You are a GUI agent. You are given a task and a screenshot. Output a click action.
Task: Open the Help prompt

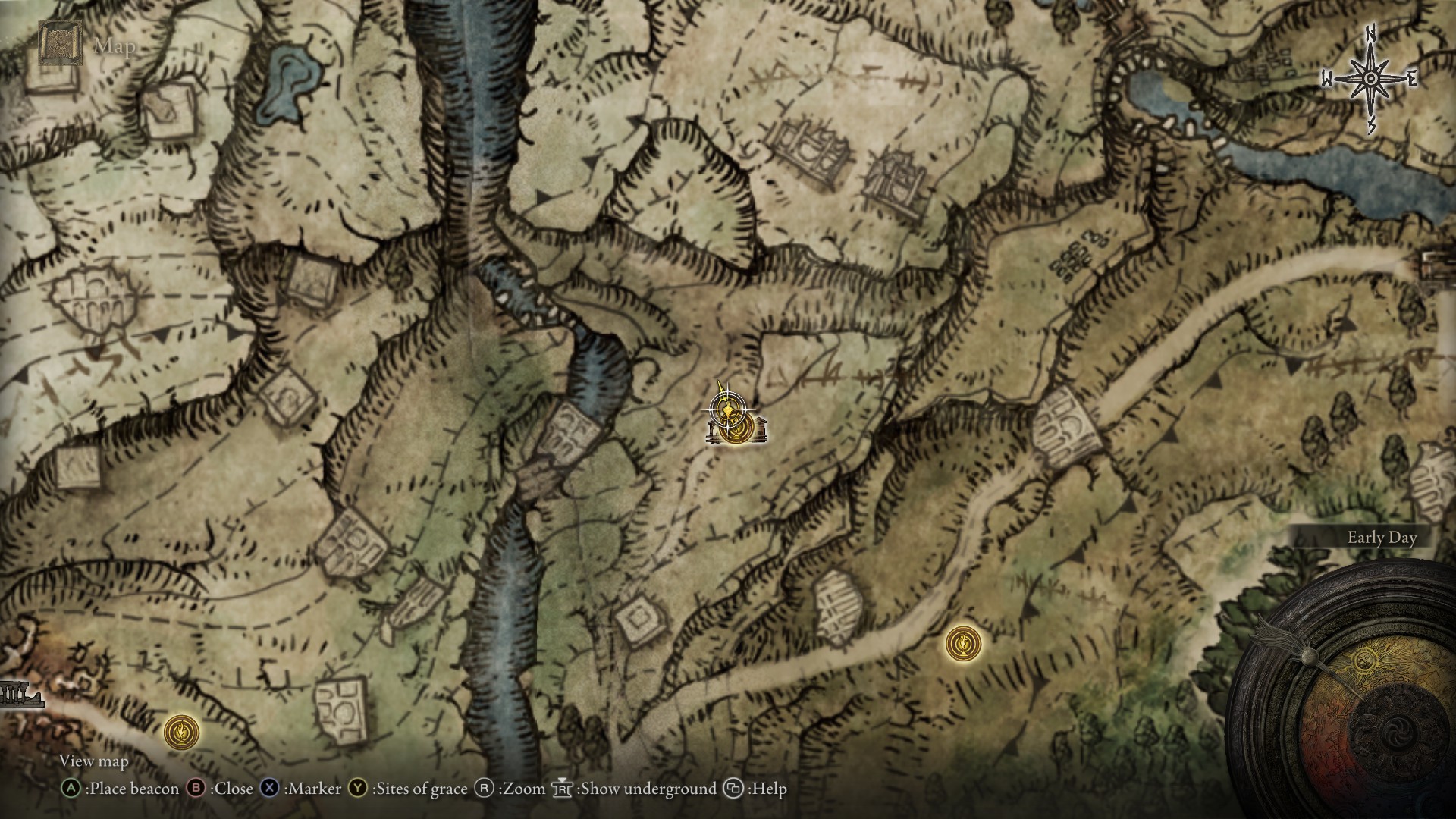coord(766,789)
